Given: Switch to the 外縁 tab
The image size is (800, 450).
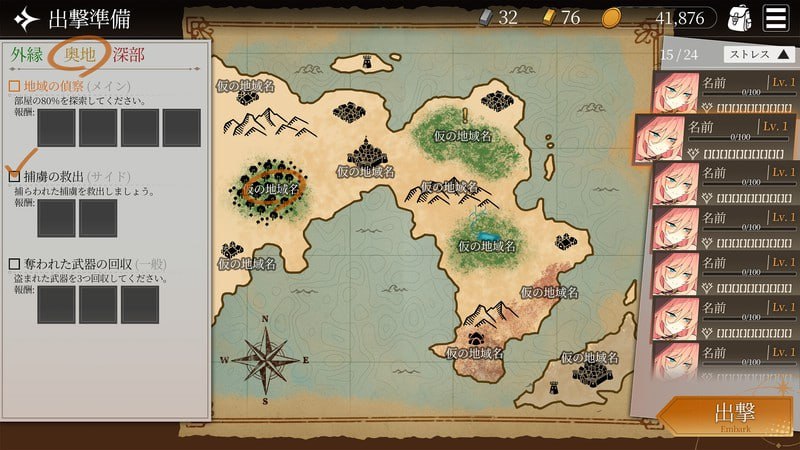Looking at the screenshot, I should tap(30, 55).
